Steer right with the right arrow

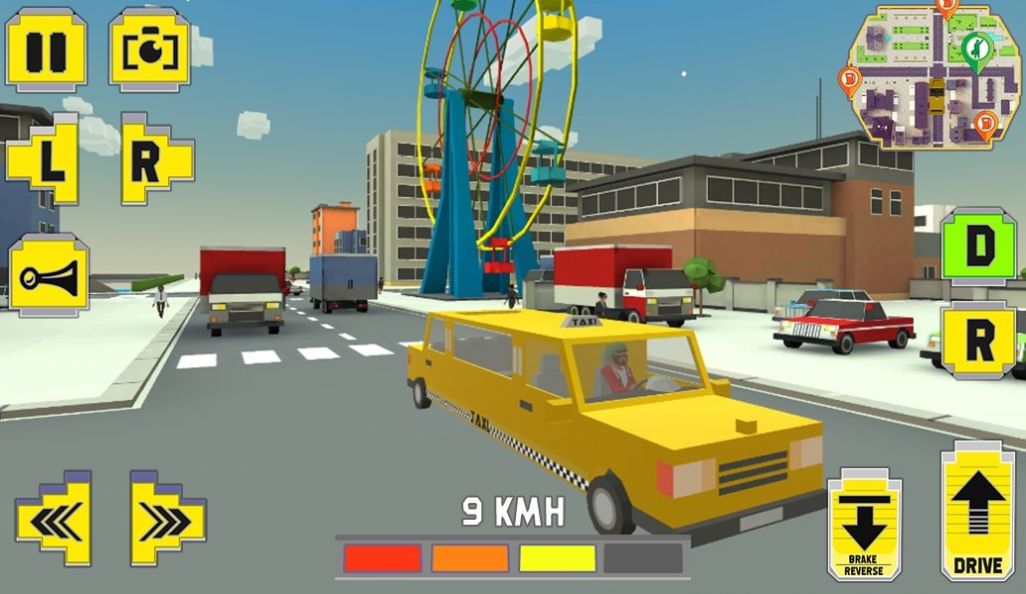point(166,517)
